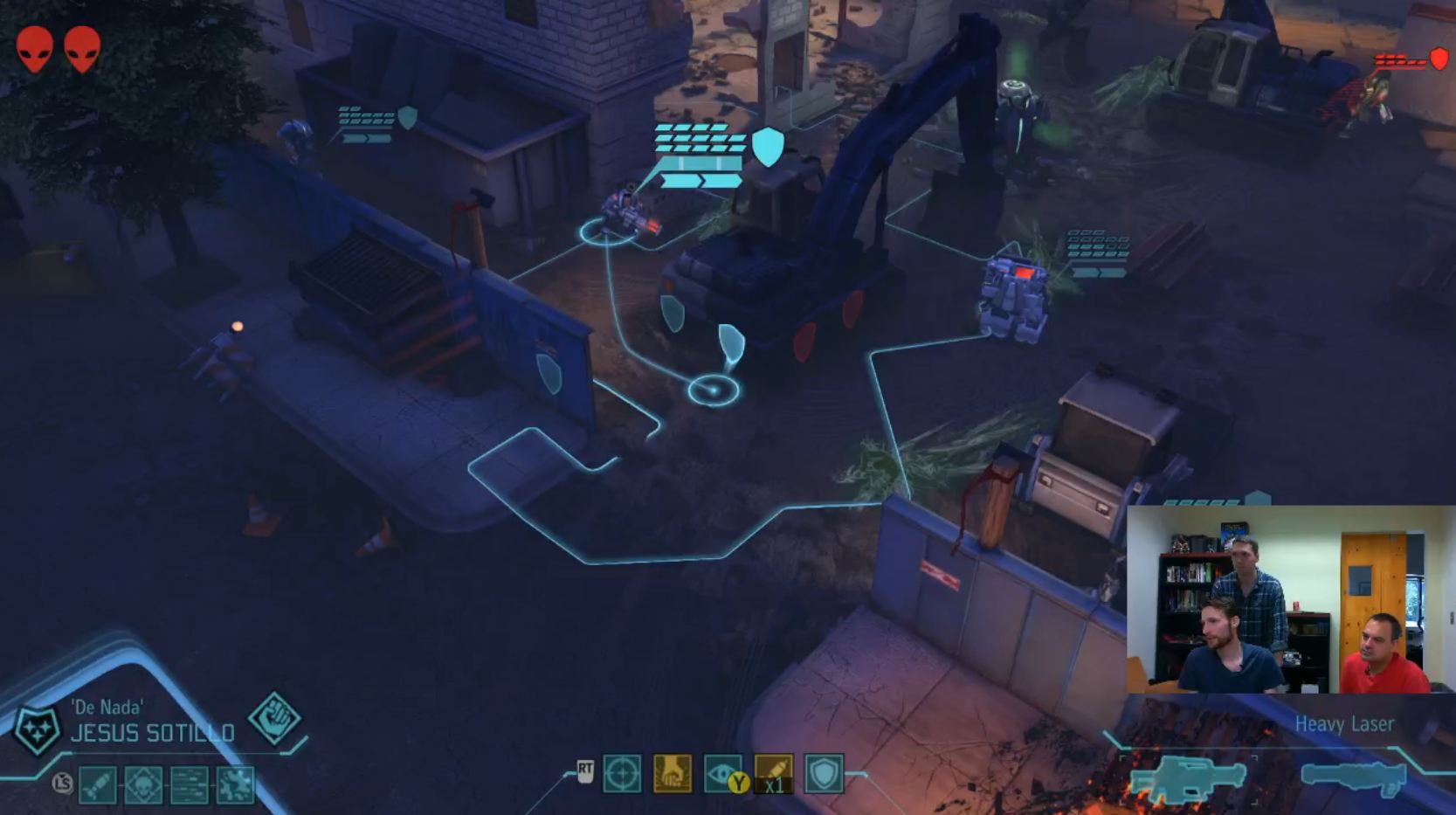Select the first red alien head icon
This screenshot has width=1456, height=815.
pos(35,48)
